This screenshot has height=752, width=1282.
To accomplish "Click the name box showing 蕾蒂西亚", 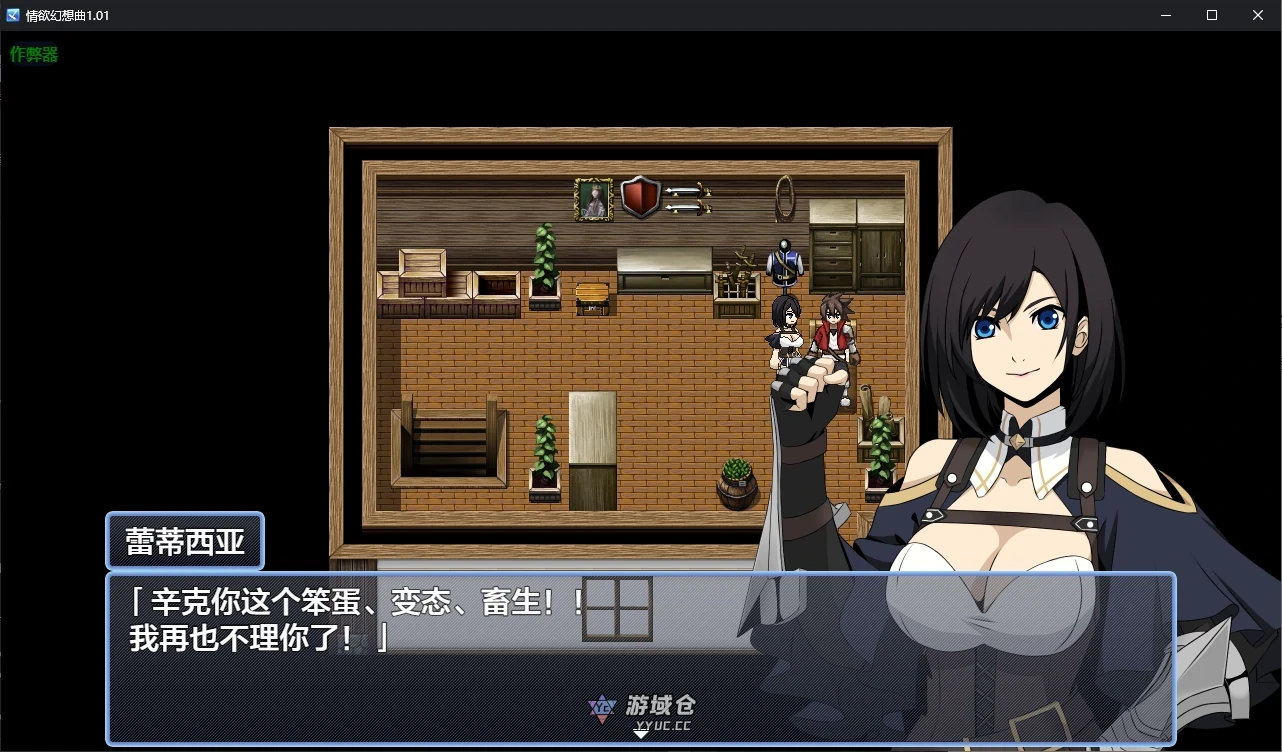I will tap(184, 540).
